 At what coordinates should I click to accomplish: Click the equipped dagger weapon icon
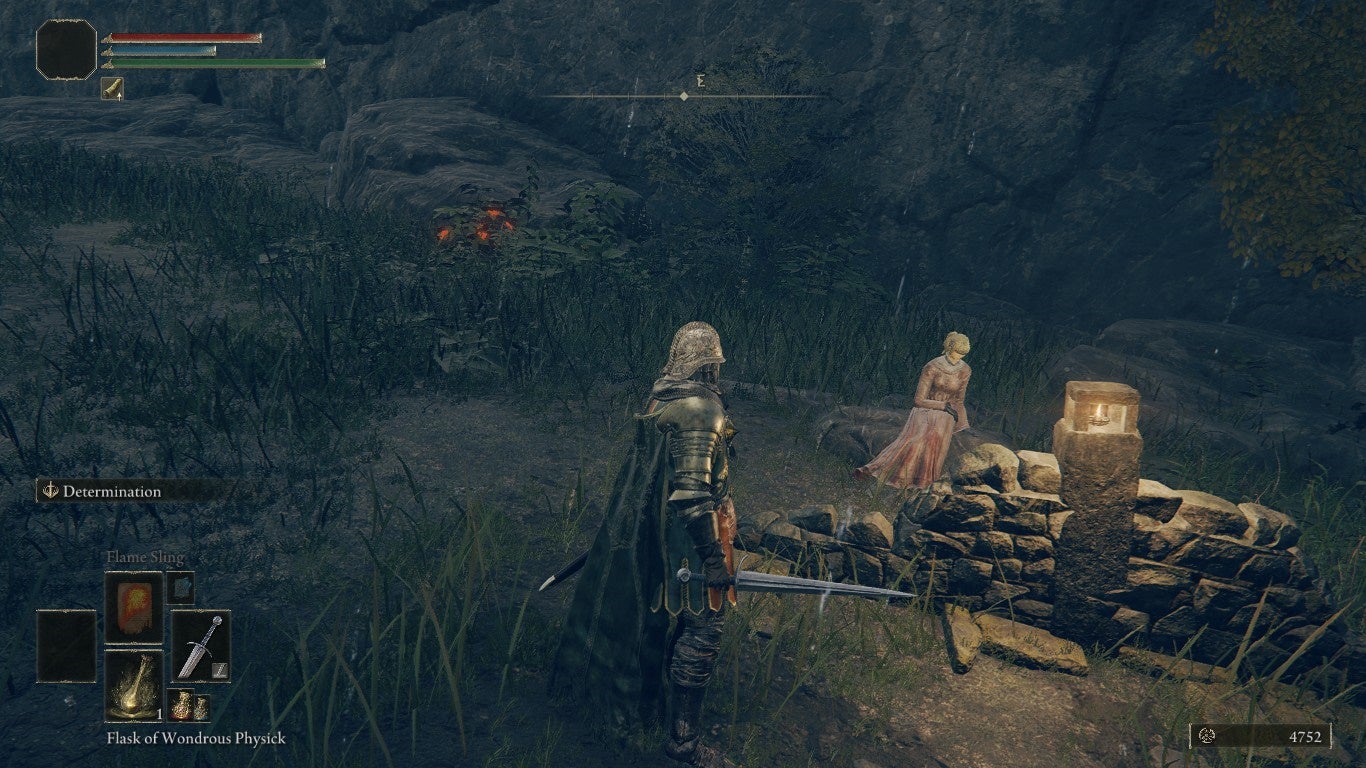pos(201,646)
